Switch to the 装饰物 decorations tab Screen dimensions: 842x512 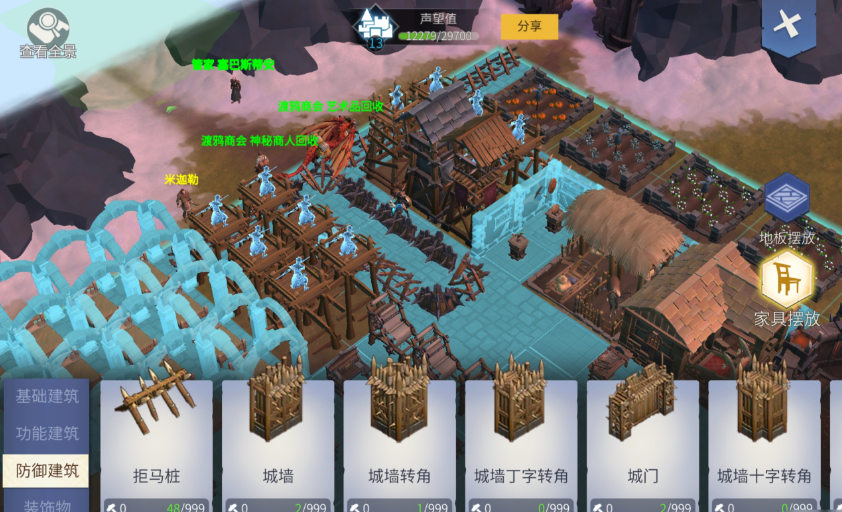[46, 503]
